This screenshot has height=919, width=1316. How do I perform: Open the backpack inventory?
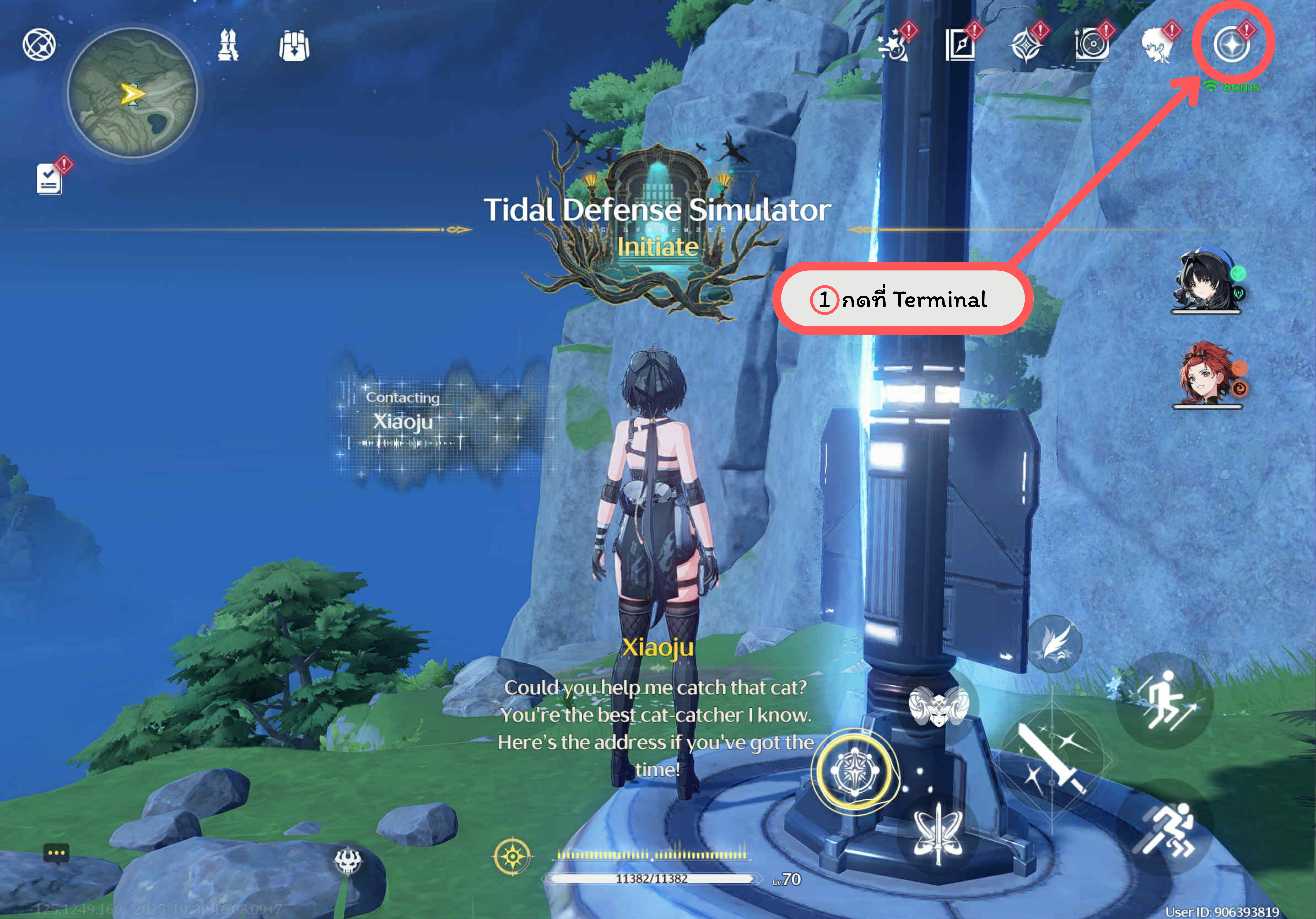294,46
